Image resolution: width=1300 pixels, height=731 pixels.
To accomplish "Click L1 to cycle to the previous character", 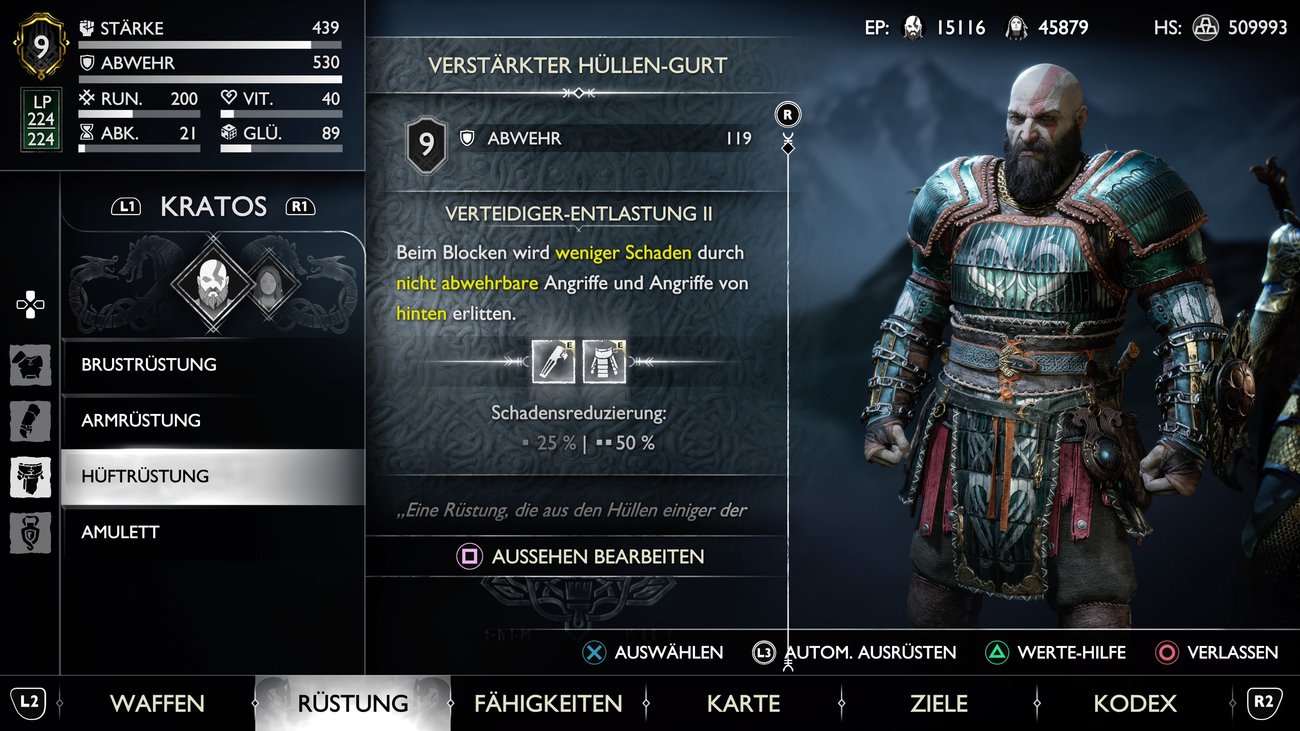I will [127, 206].
